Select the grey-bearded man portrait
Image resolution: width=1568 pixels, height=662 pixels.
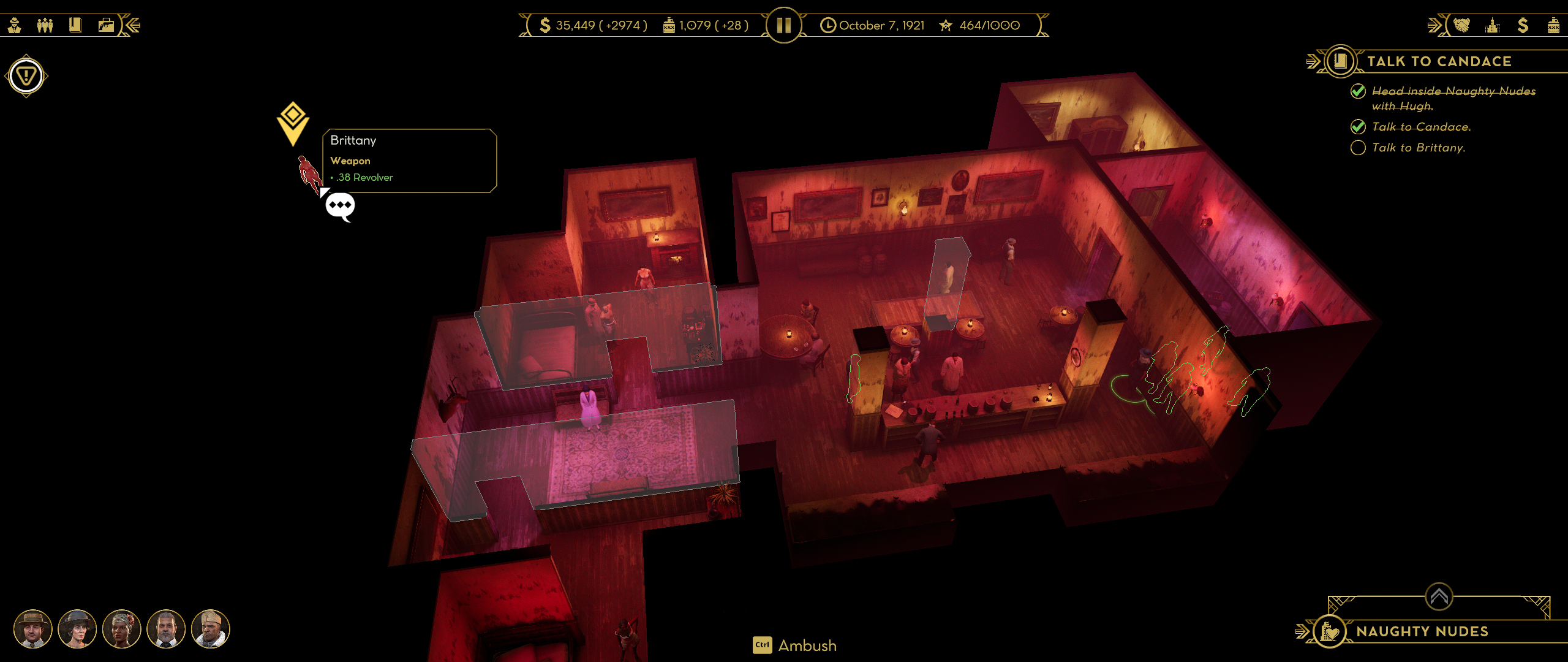tap(166, 629)
